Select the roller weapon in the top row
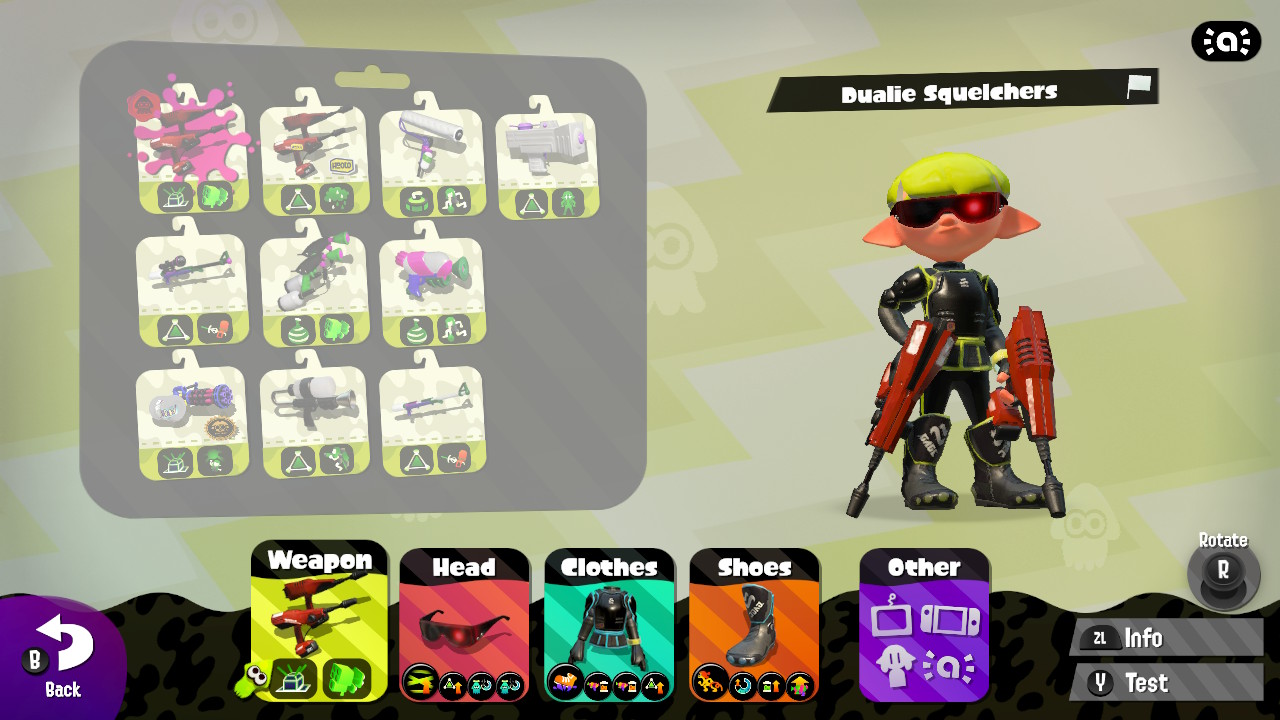The width and height of the screenshot is (1280, 720). click(432, 150)
